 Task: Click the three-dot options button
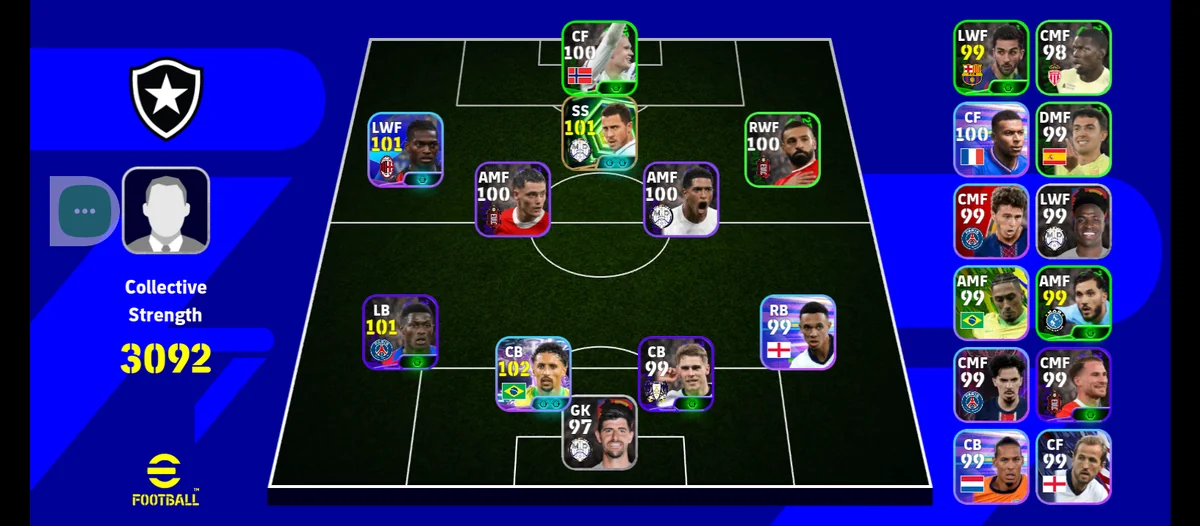click(85, 211)
